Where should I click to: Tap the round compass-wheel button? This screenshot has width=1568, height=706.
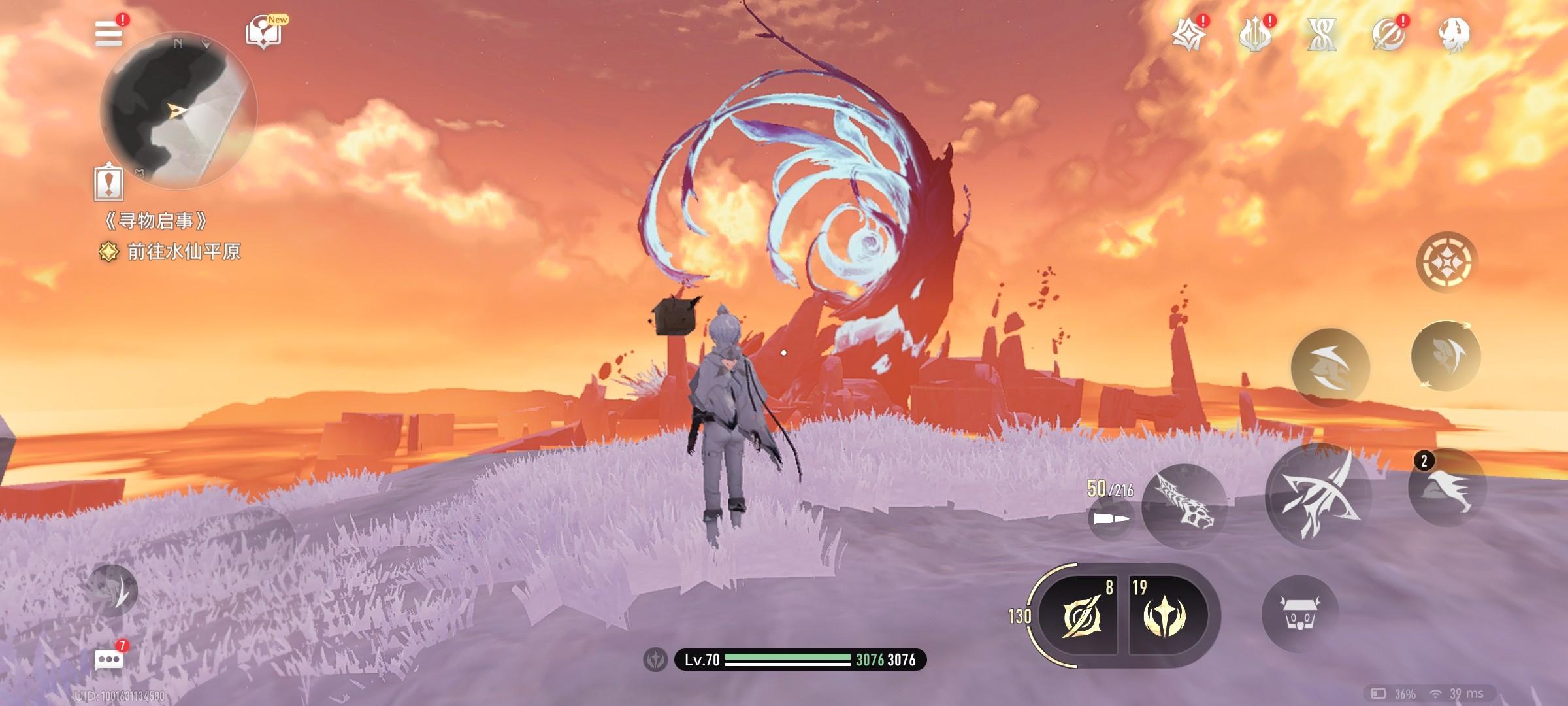pos(1446,262)
